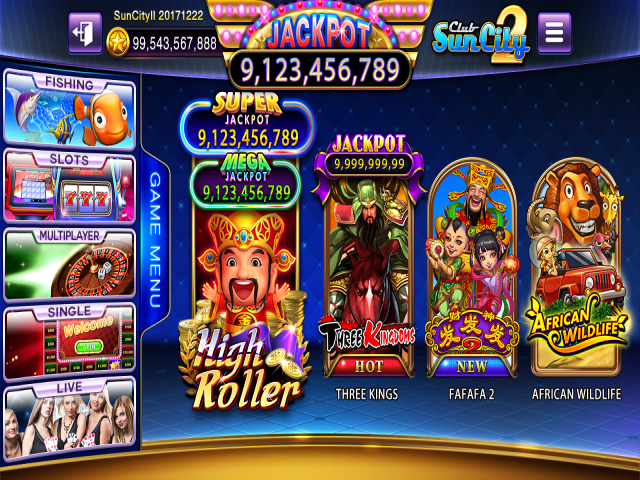Screen dimensions: 640x480
Task: Switch to Multiplayer games
Action: click(69, 264)
